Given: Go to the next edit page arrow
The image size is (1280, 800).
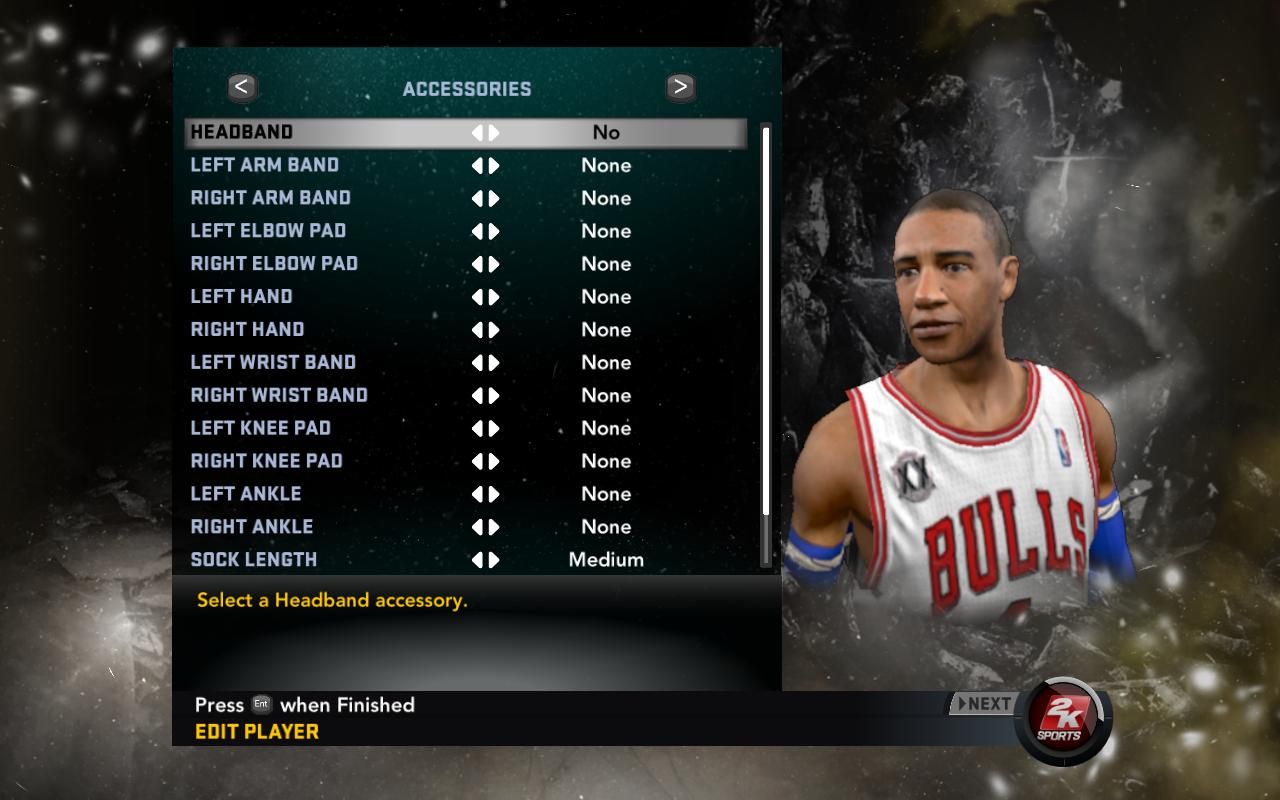Looking at the screenshot, I should point(680,88).
